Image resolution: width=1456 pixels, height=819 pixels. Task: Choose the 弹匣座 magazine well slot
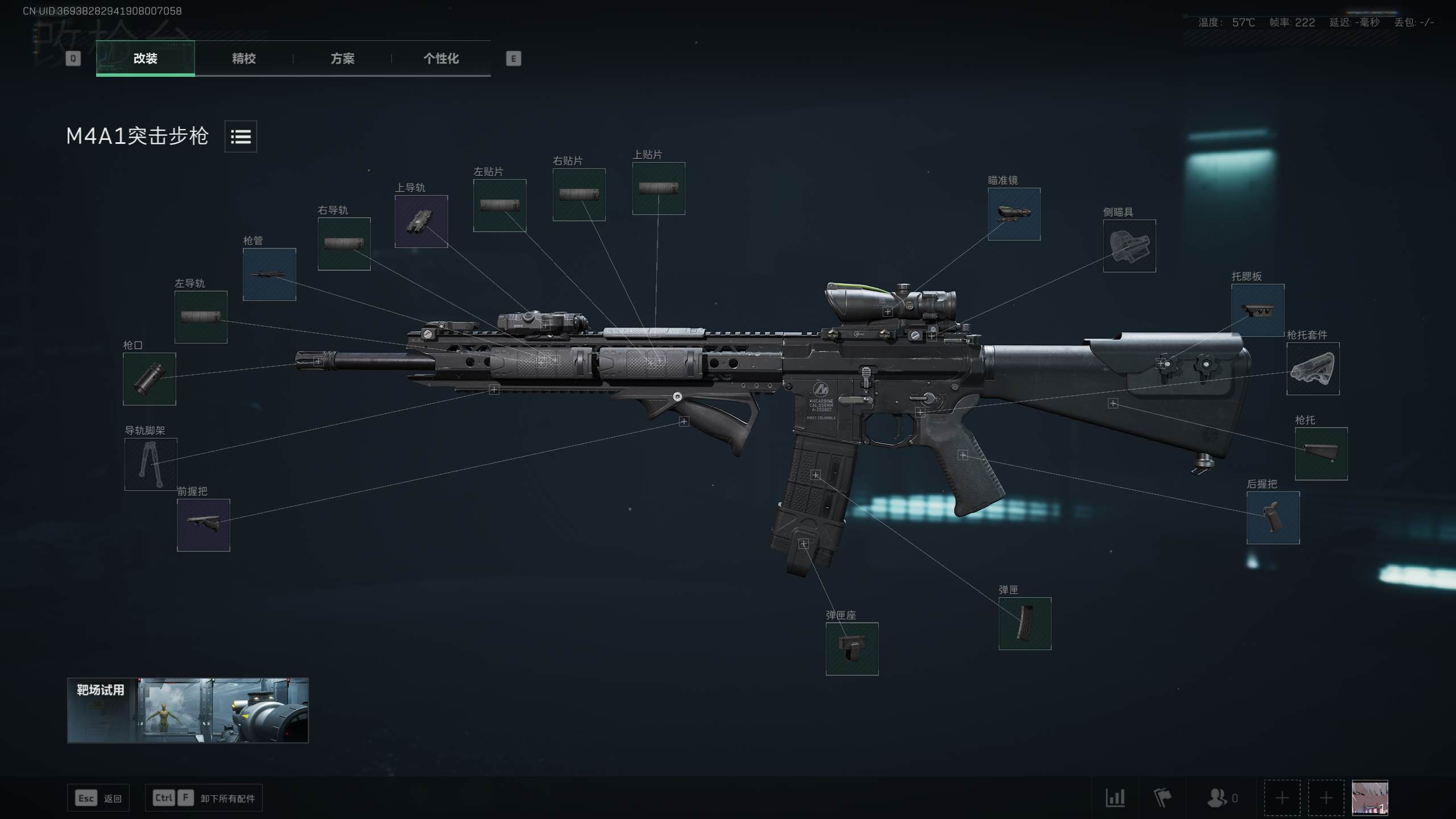click(851, 648)
